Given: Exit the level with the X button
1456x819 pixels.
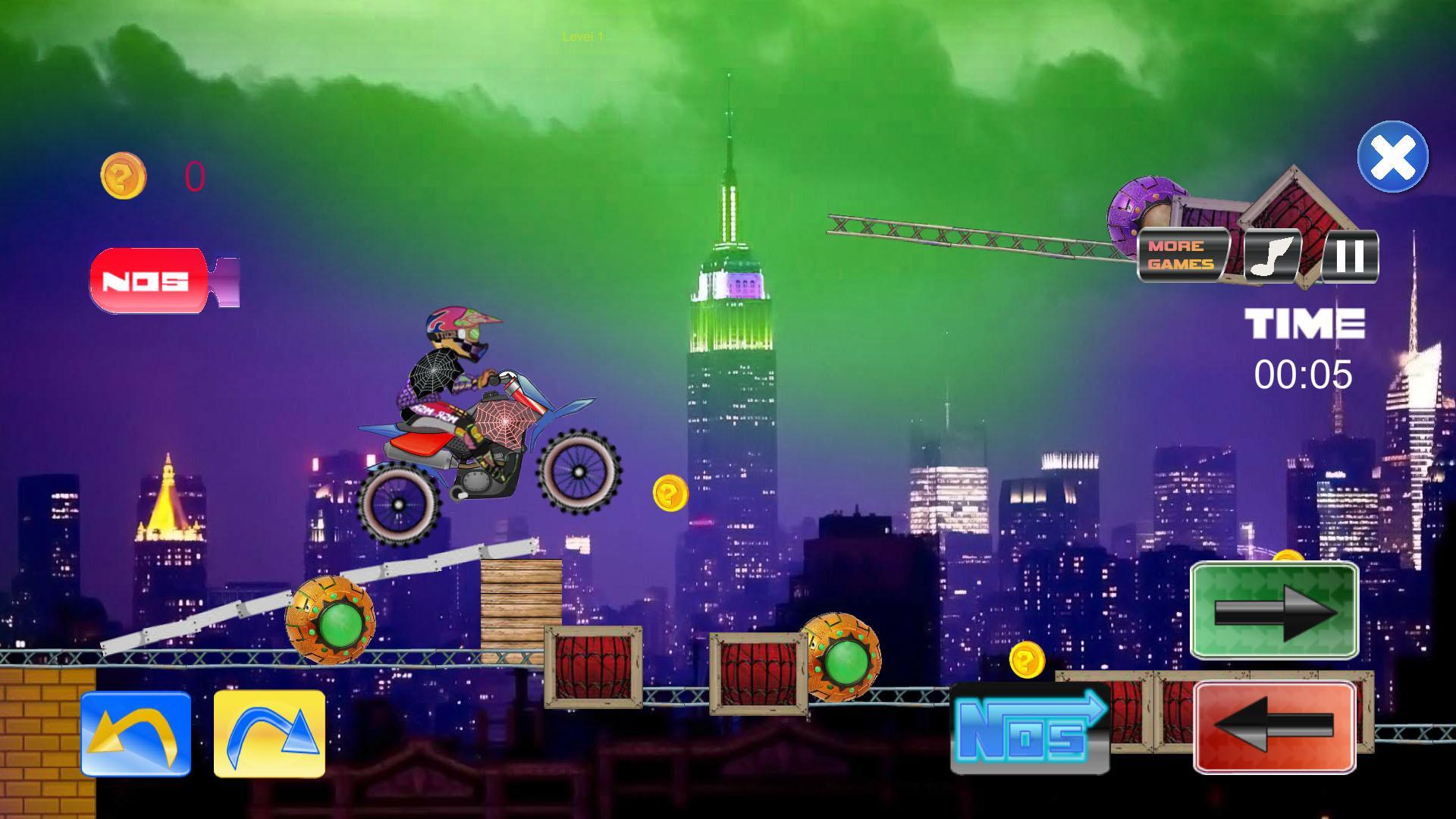Looking at the screenshot, I should 1394,157.
